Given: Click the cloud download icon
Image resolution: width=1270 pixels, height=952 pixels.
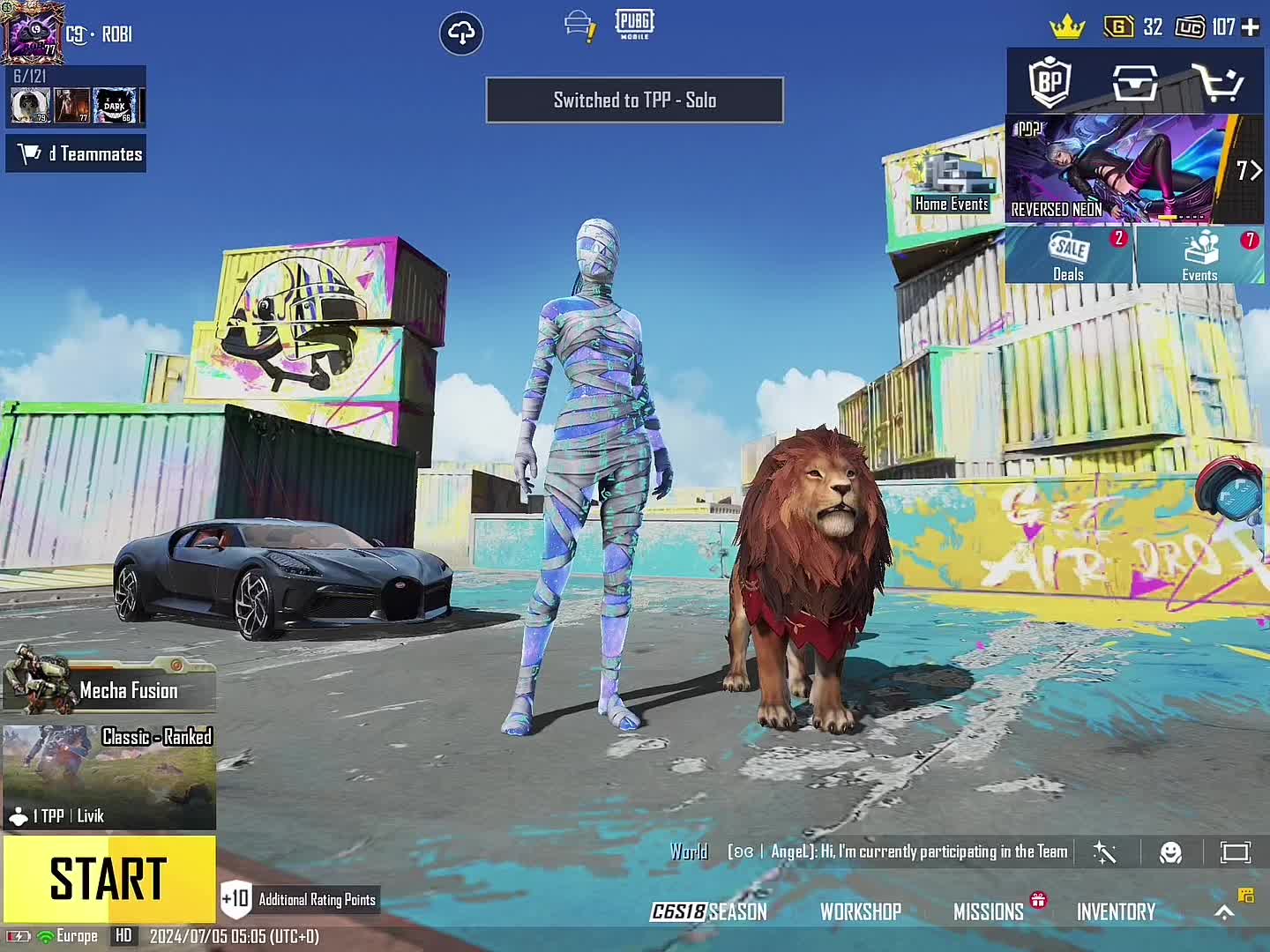Looking at the screenshot, I should tap(461, 34).
